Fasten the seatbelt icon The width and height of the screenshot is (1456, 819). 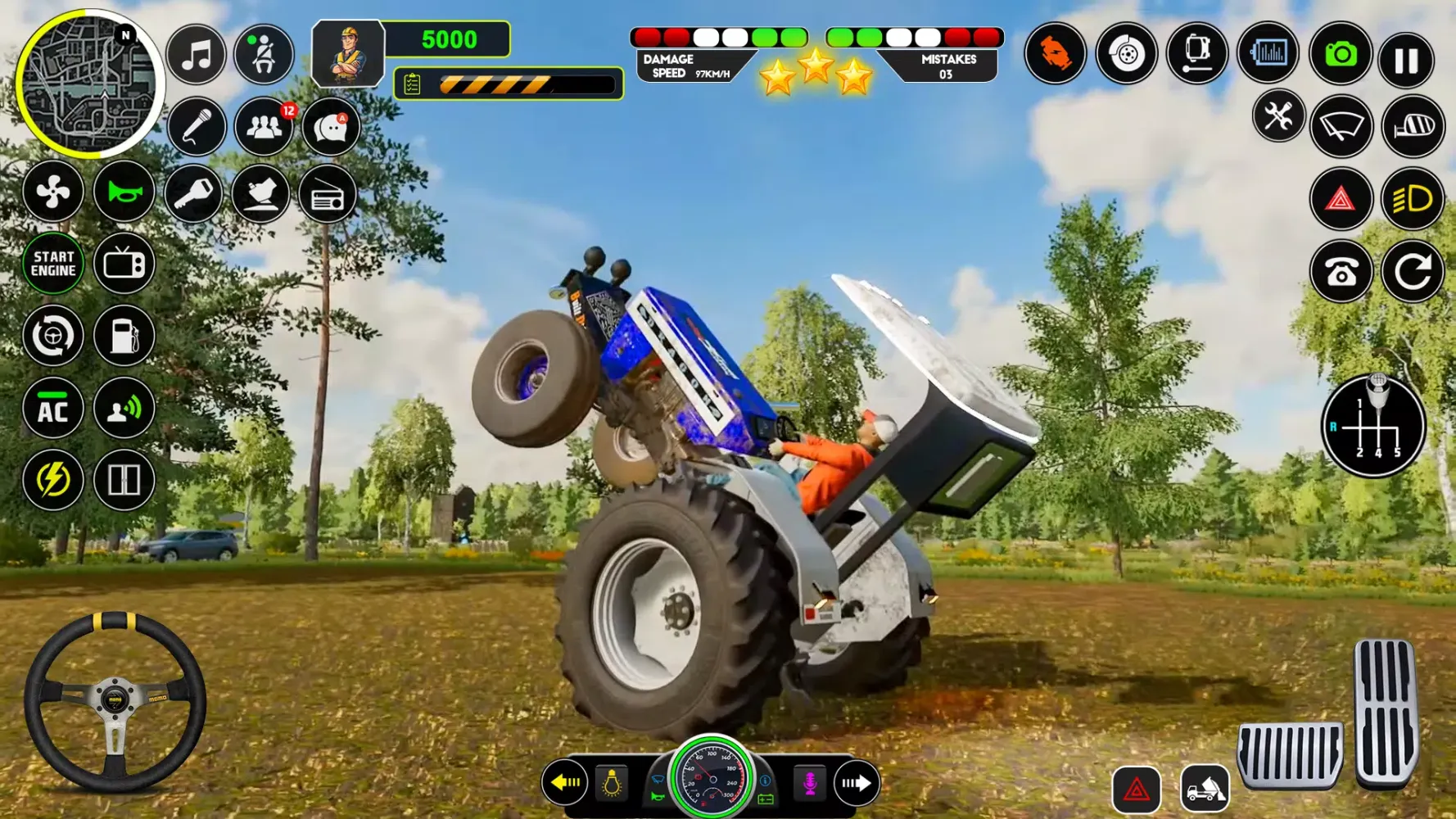click(264, 56)
